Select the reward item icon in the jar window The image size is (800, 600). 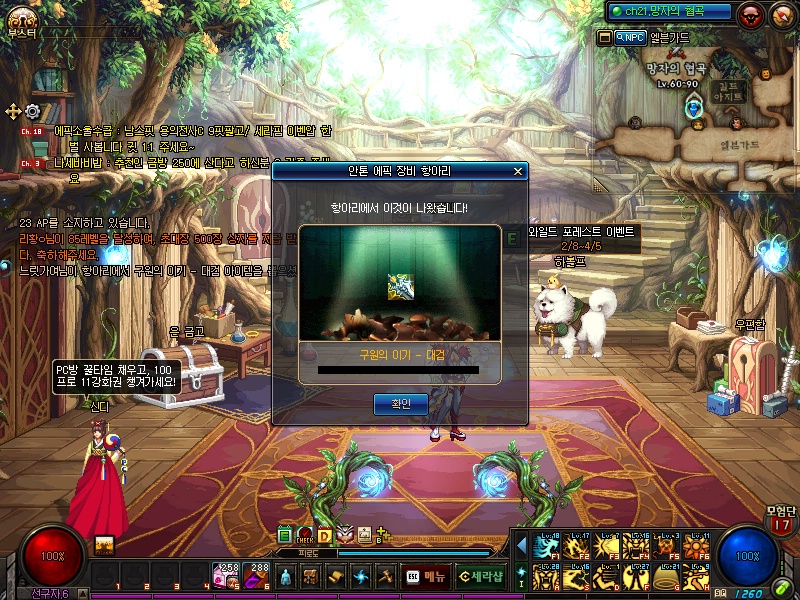click(400, 287)
